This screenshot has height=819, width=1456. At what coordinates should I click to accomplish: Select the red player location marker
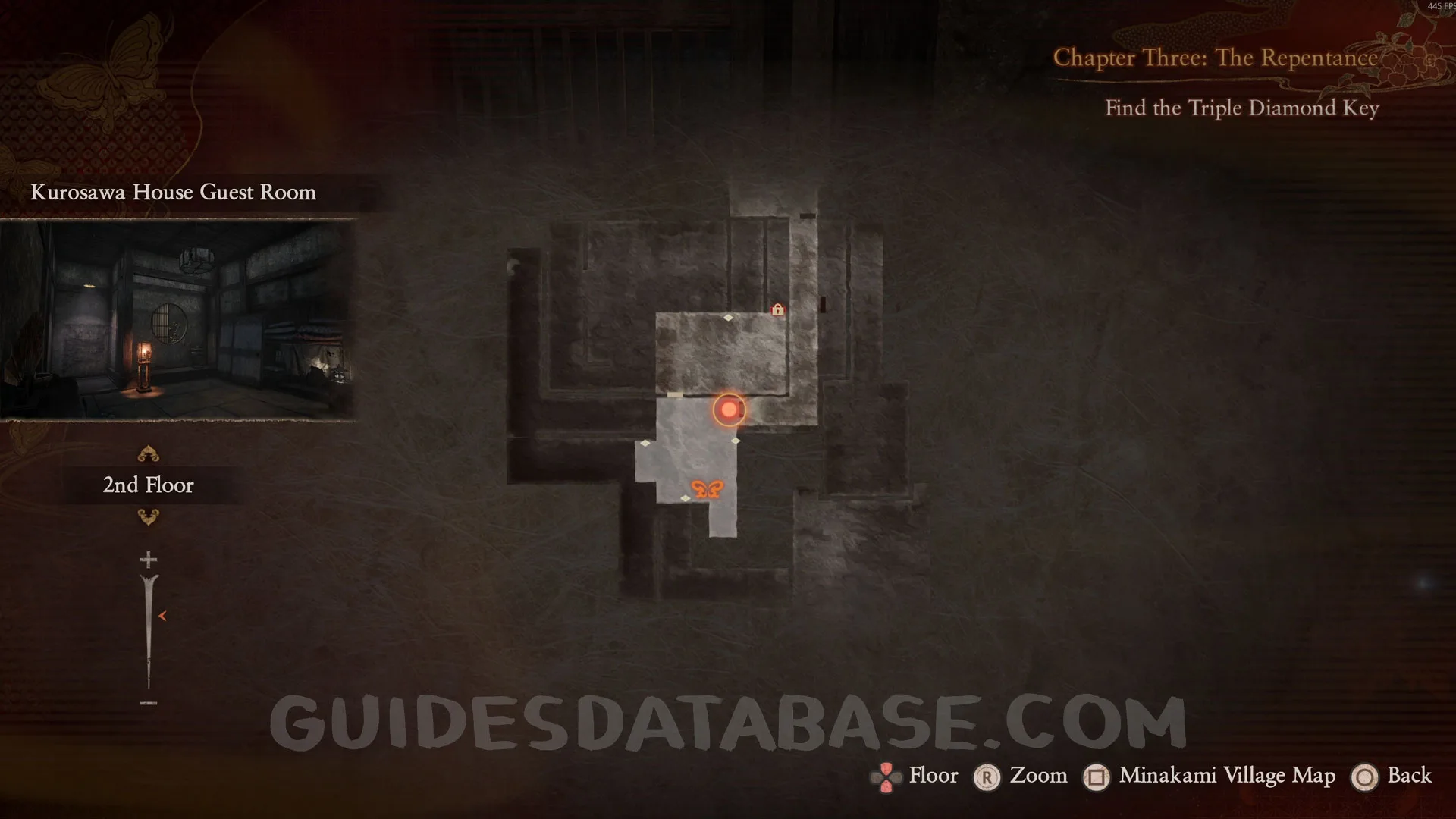click(729, 409)
